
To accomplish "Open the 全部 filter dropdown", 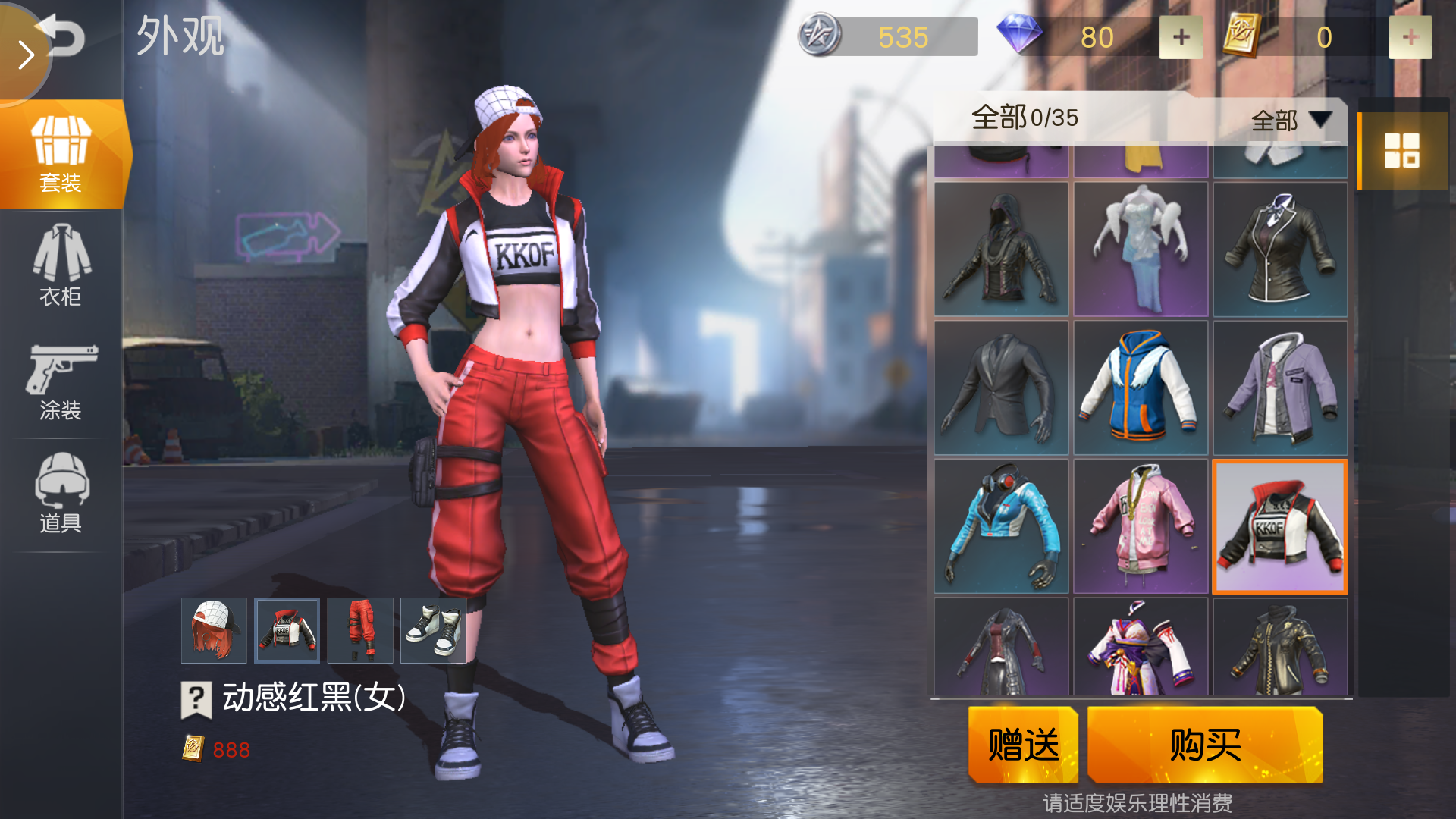I will pyautogui.click(x=1291, y=120).
